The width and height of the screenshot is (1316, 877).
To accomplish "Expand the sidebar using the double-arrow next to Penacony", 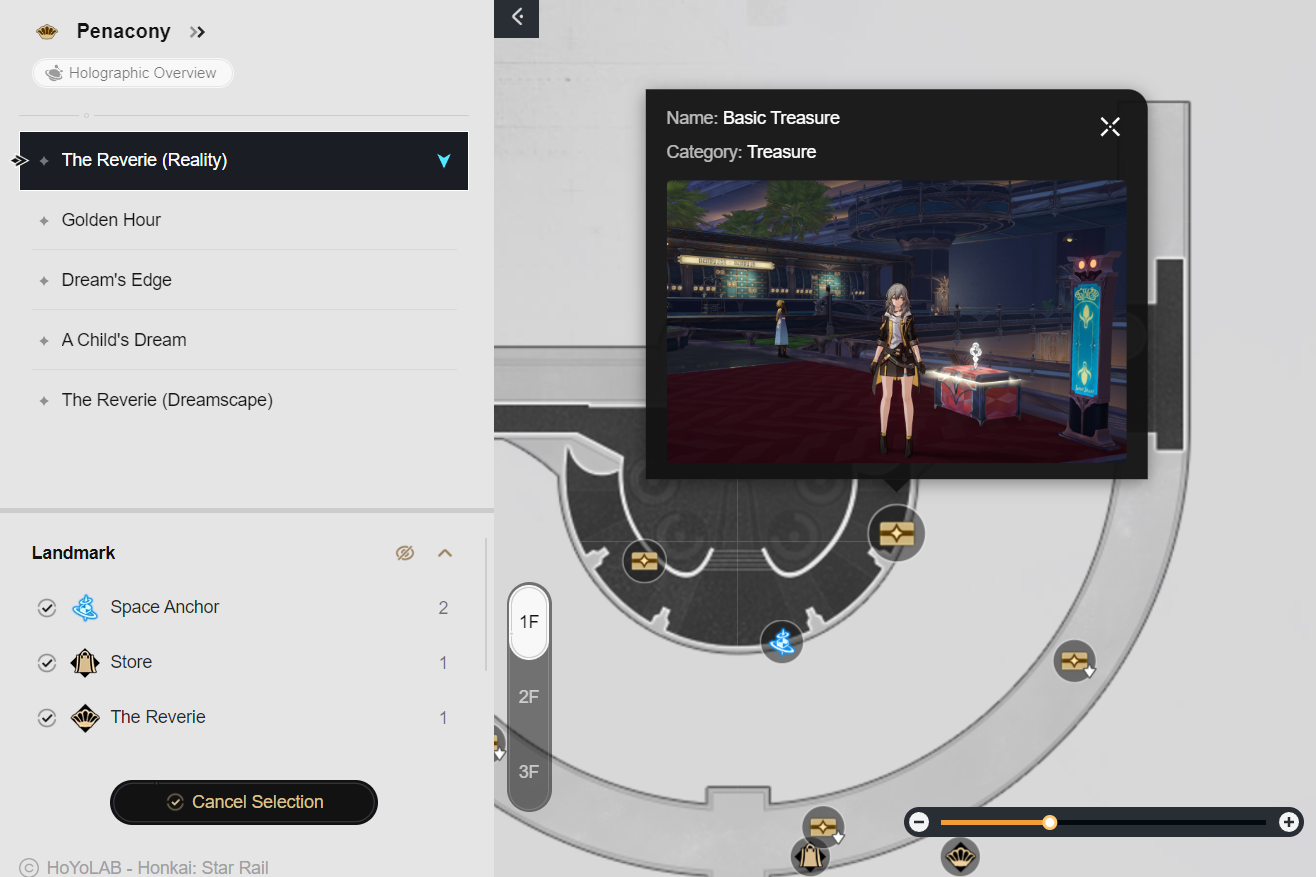I will point(197,31).
